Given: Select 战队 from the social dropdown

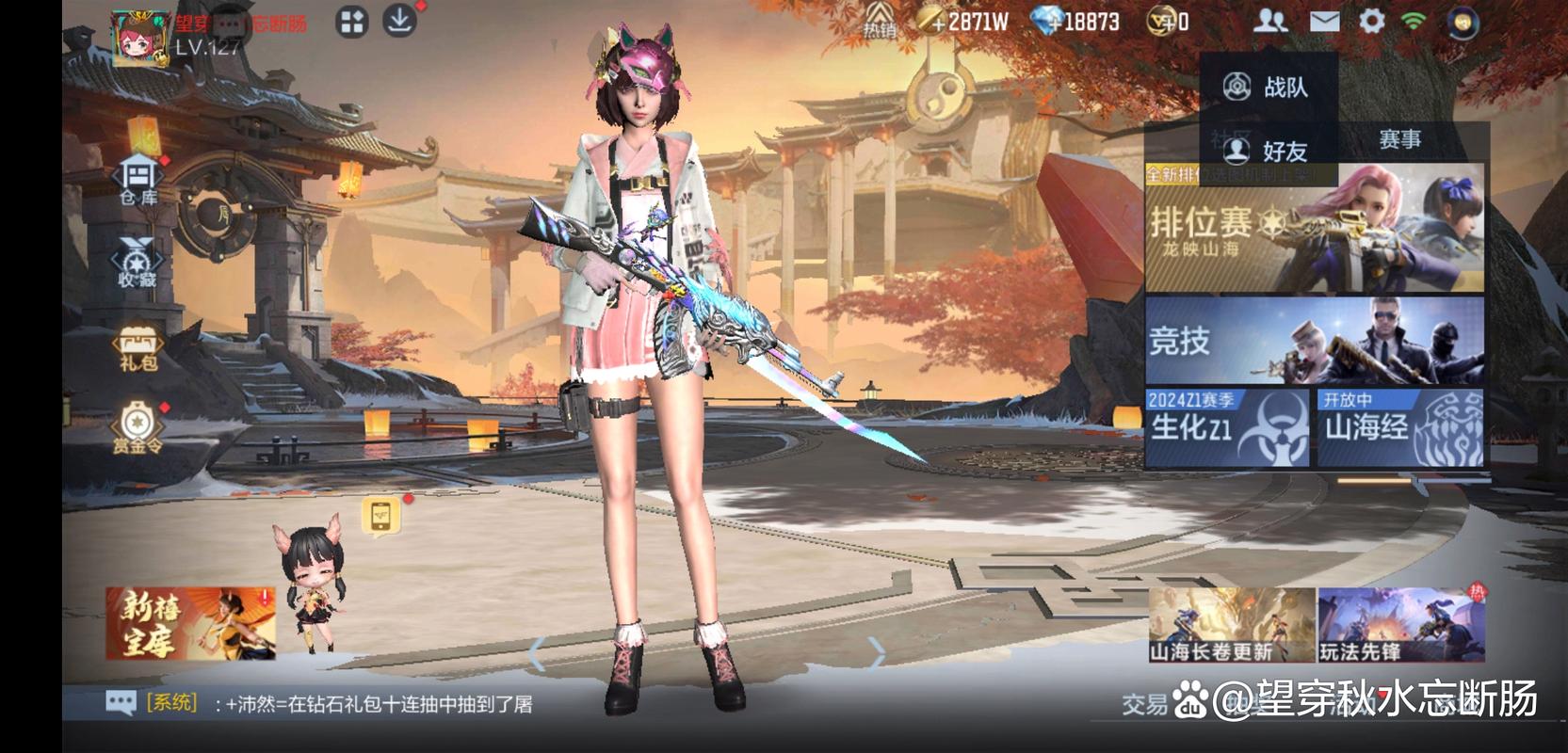Looking at the screenshot, I should (1268, 88).
